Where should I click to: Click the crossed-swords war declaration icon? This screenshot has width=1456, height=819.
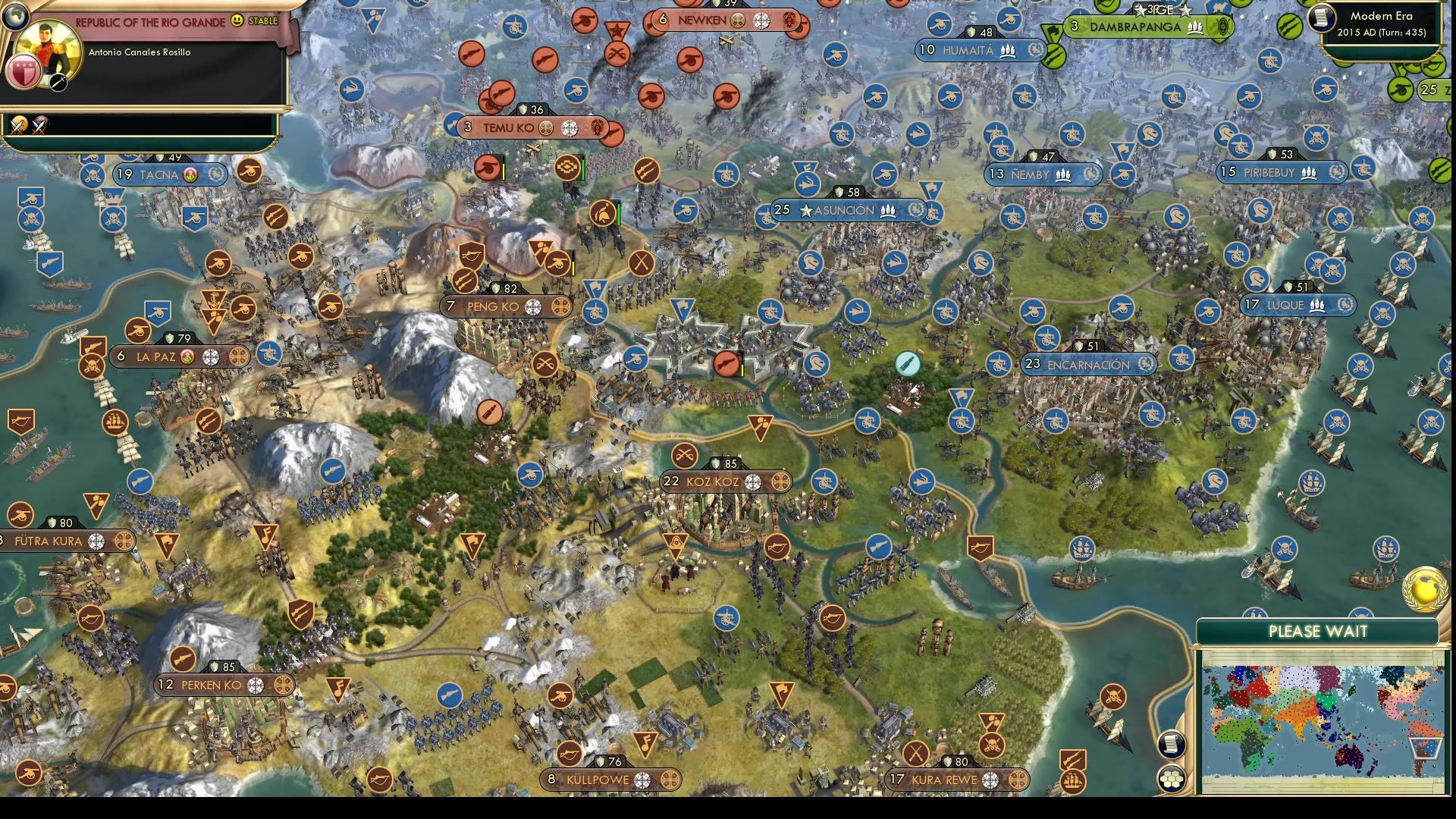click(x=18, y=125)
